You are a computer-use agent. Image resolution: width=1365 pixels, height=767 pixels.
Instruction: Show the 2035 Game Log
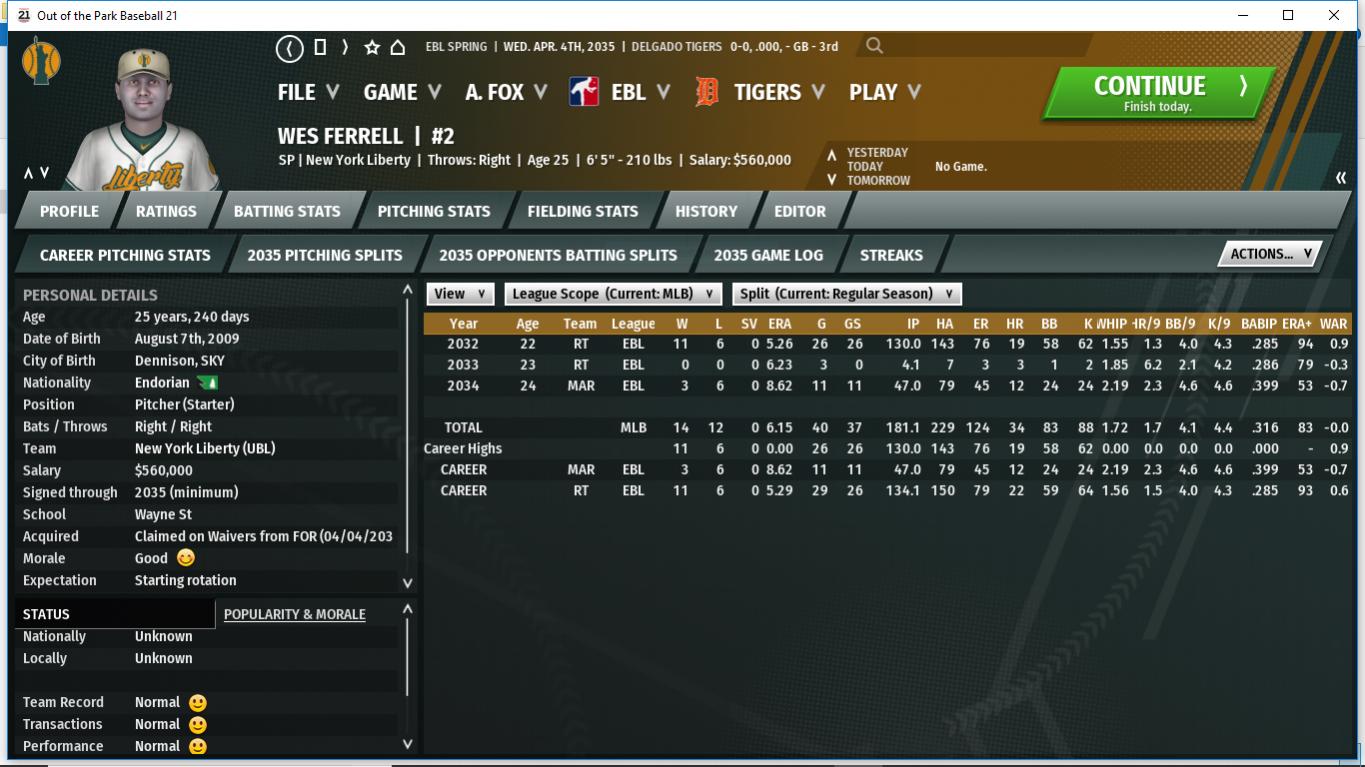pyautogui.click(x=768, y=255)
